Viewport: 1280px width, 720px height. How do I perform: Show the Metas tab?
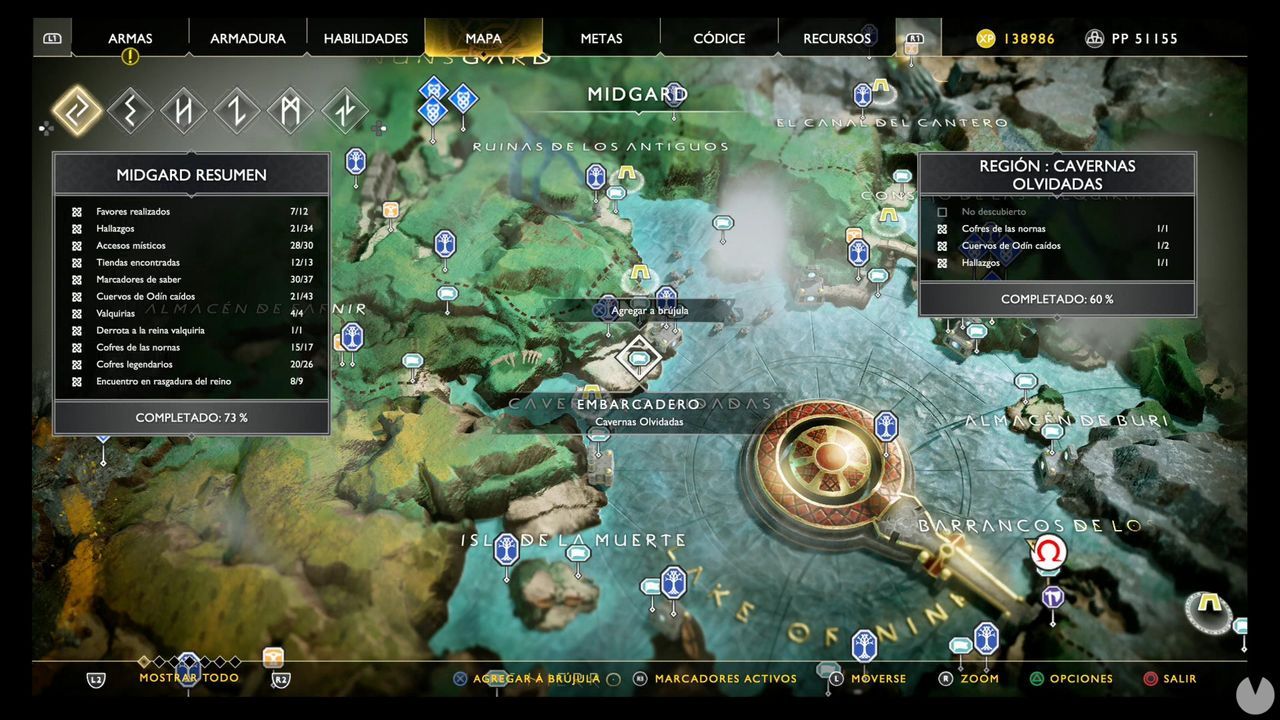[x=601, y=39]
